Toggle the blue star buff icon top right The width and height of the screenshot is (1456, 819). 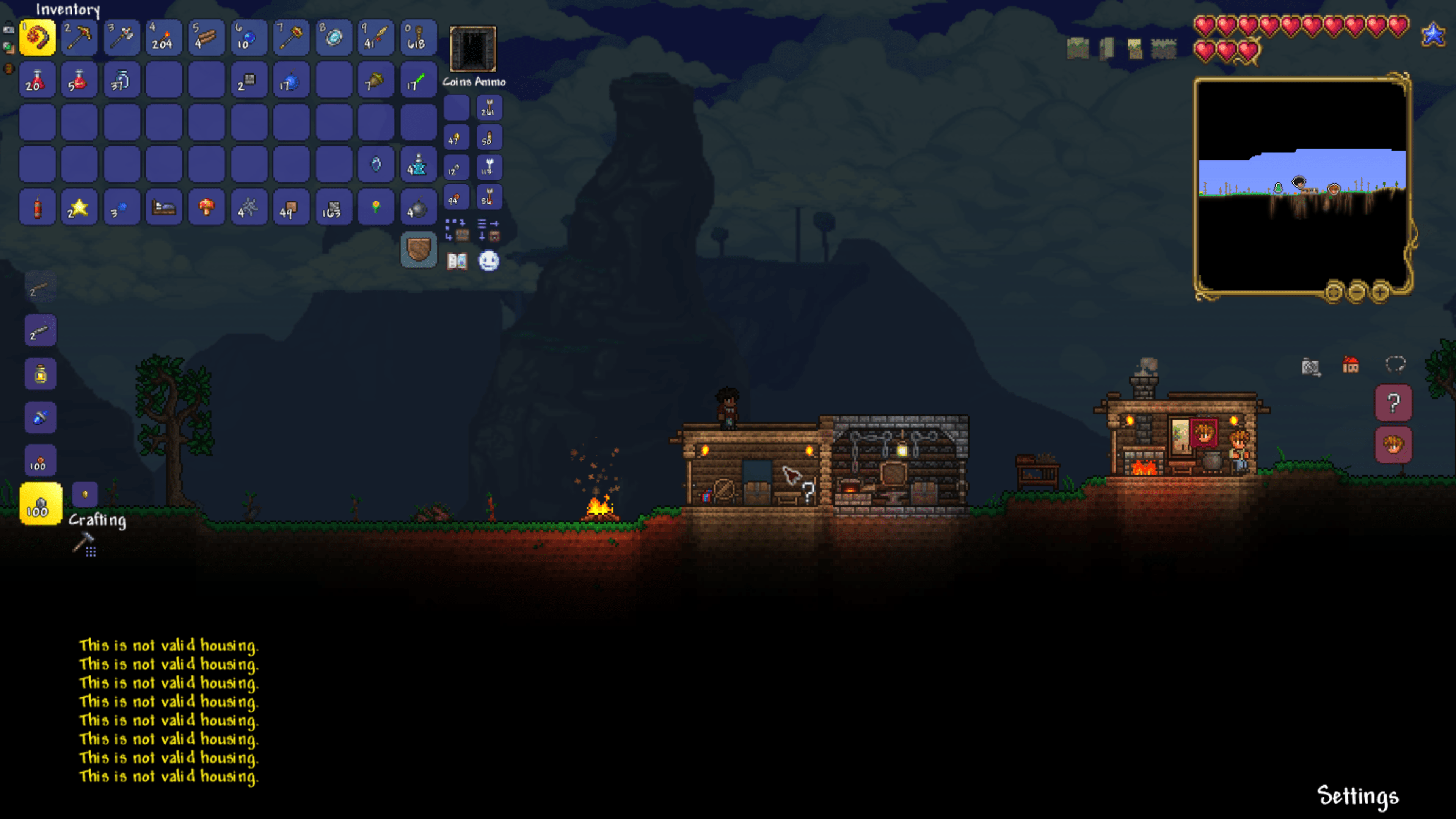pos(1434,34)
